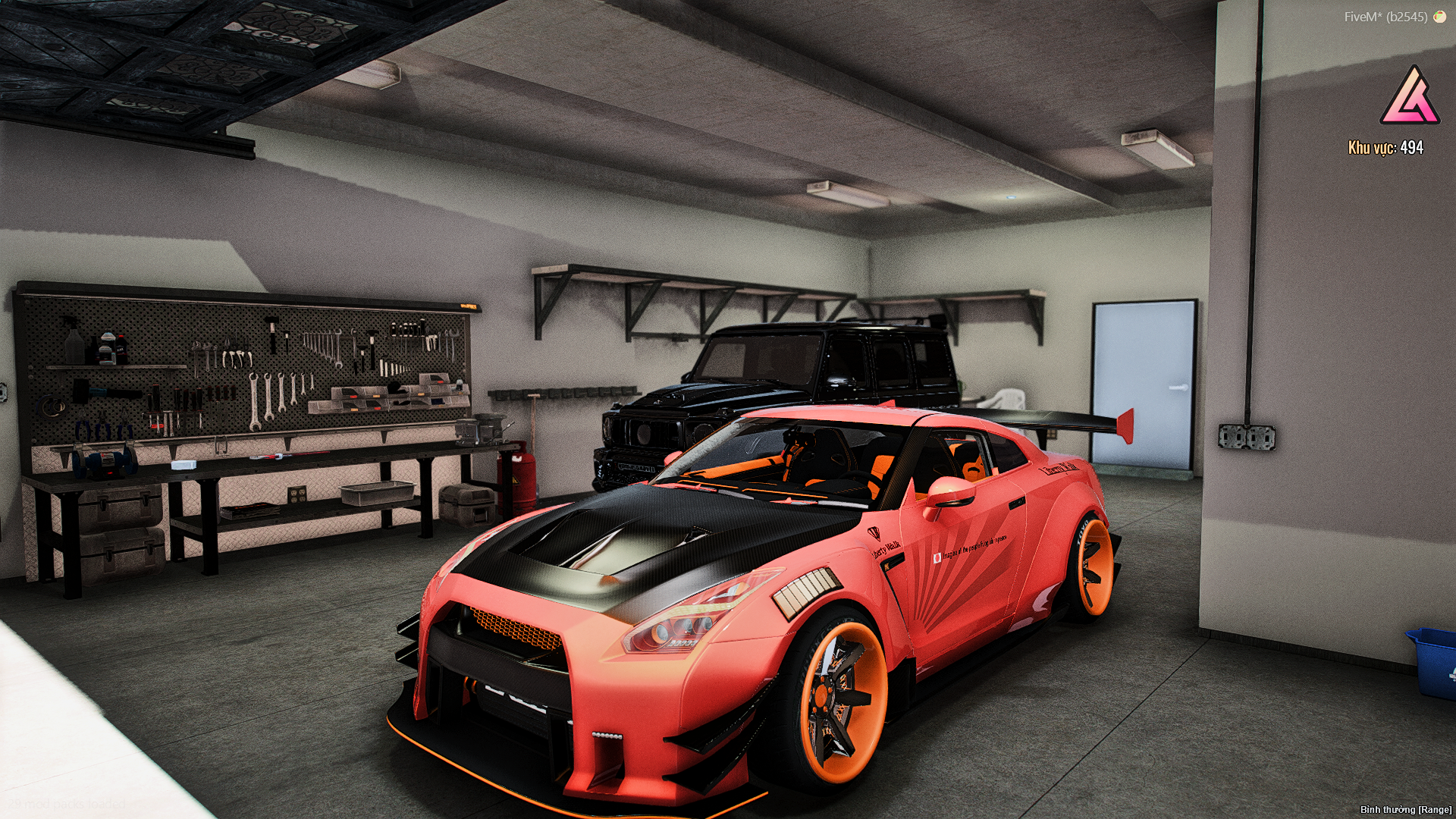Screen dimensions: 1456x819
Task: Toggle the Bình thường voice range indicator
Action: [1405, 810]
